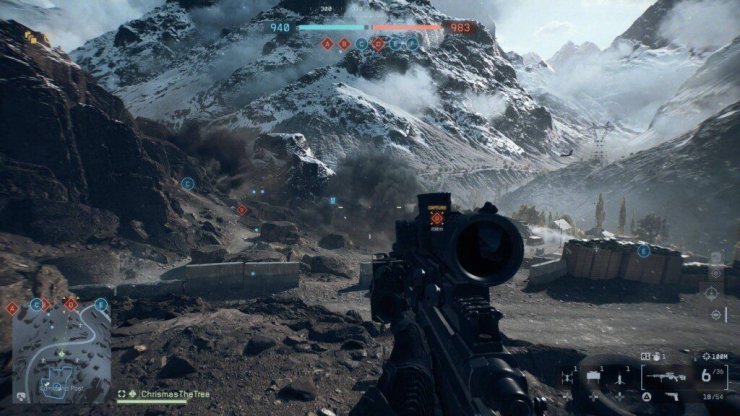Screen dimensions: 740x416
Task: Select the ammo crate gadget icon
Action: pos(594,377)
